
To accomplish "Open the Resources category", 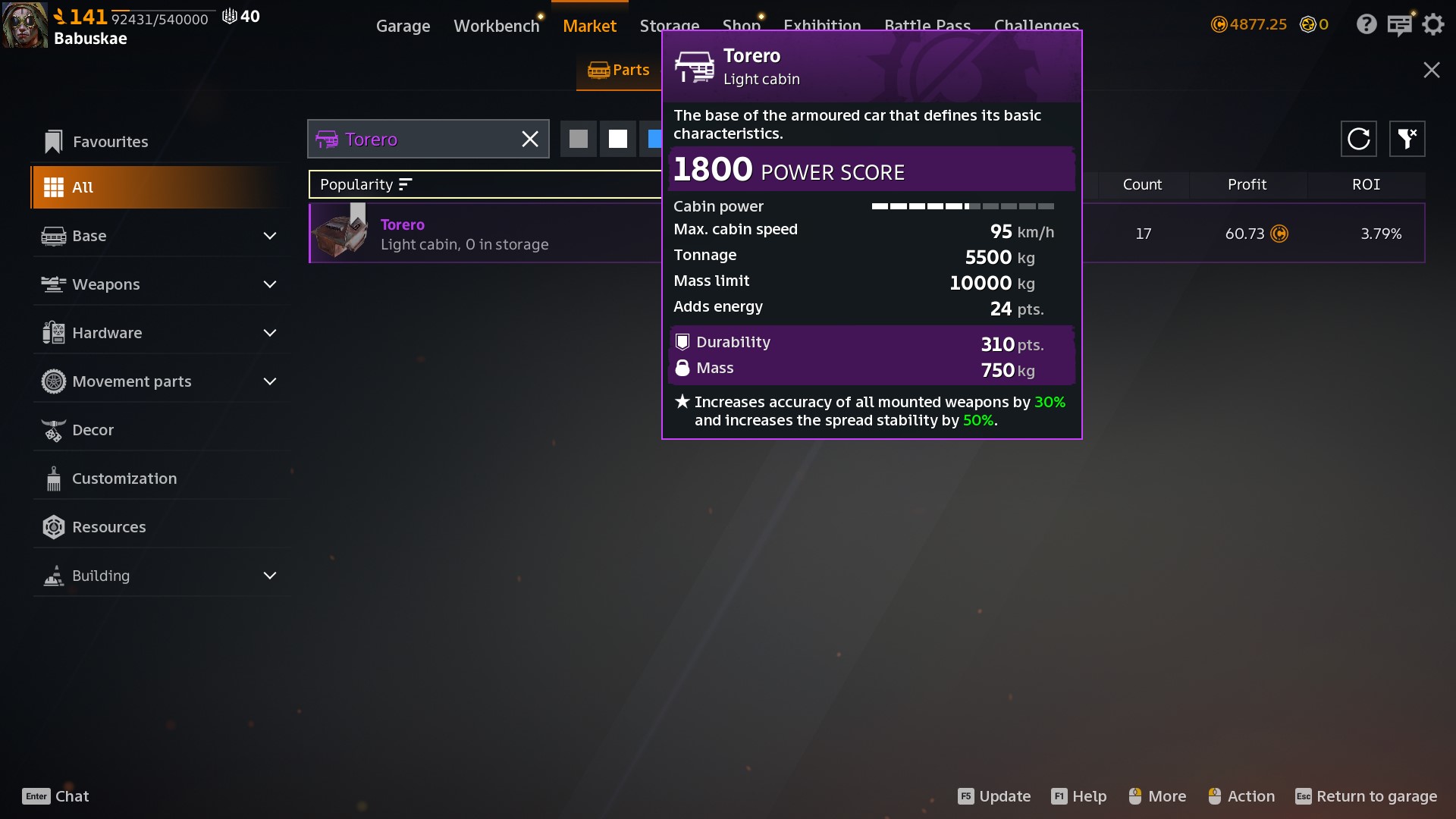I will 108,527.
